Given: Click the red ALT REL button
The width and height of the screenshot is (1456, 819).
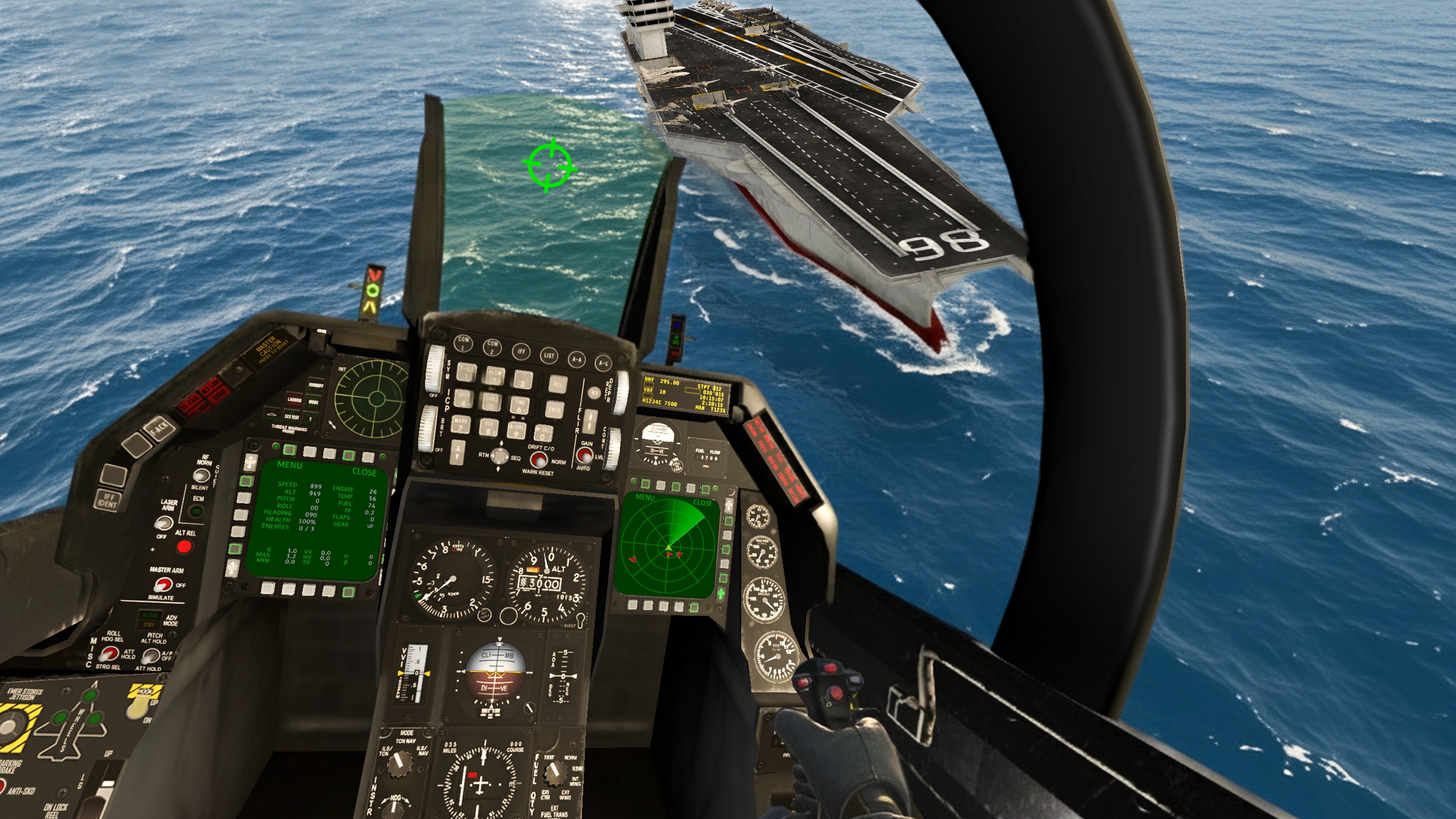Looking at the screenshot, I should (x=184, y=547).
